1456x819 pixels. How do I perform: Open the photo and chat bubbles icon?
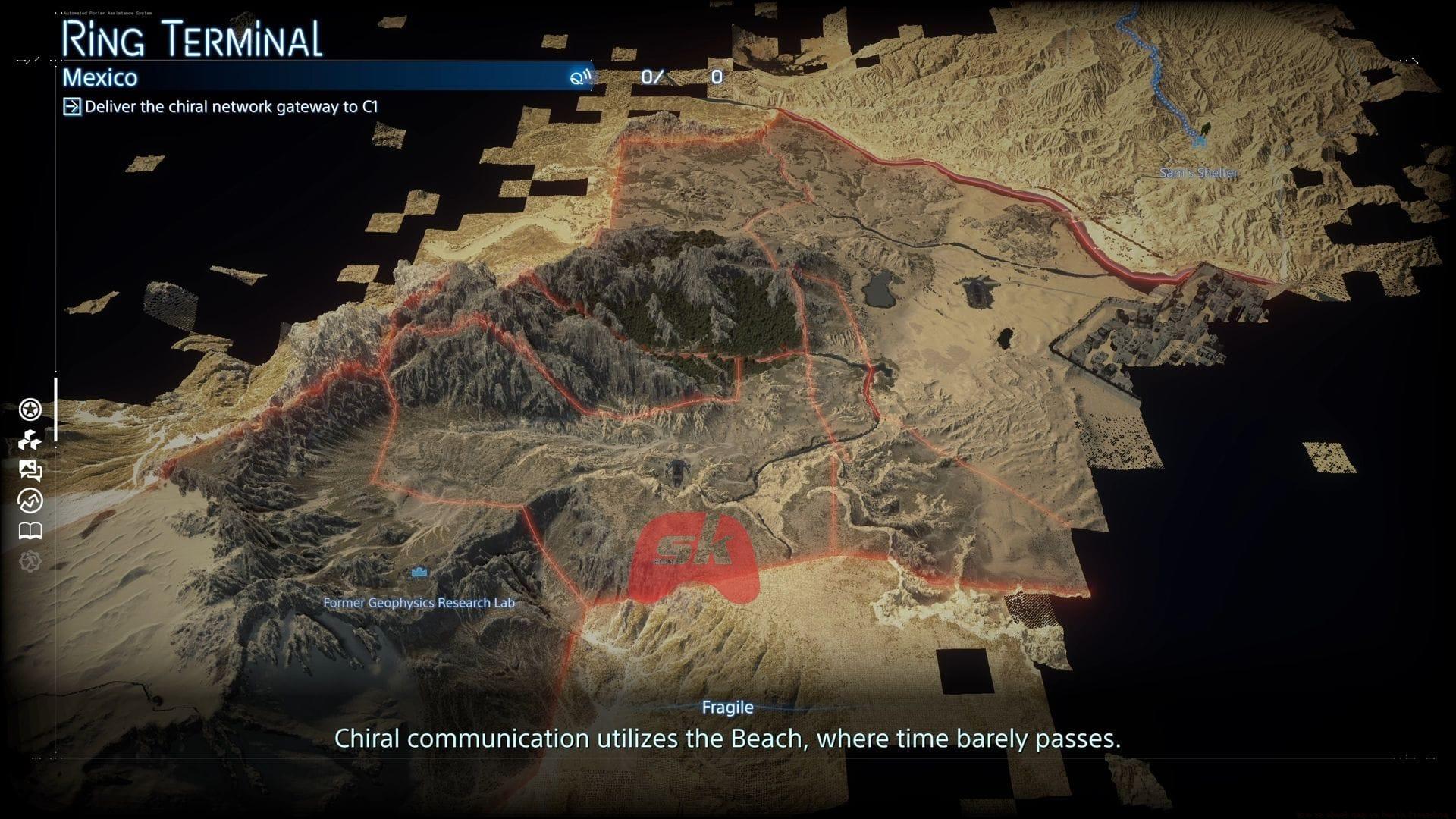point(30,471)
